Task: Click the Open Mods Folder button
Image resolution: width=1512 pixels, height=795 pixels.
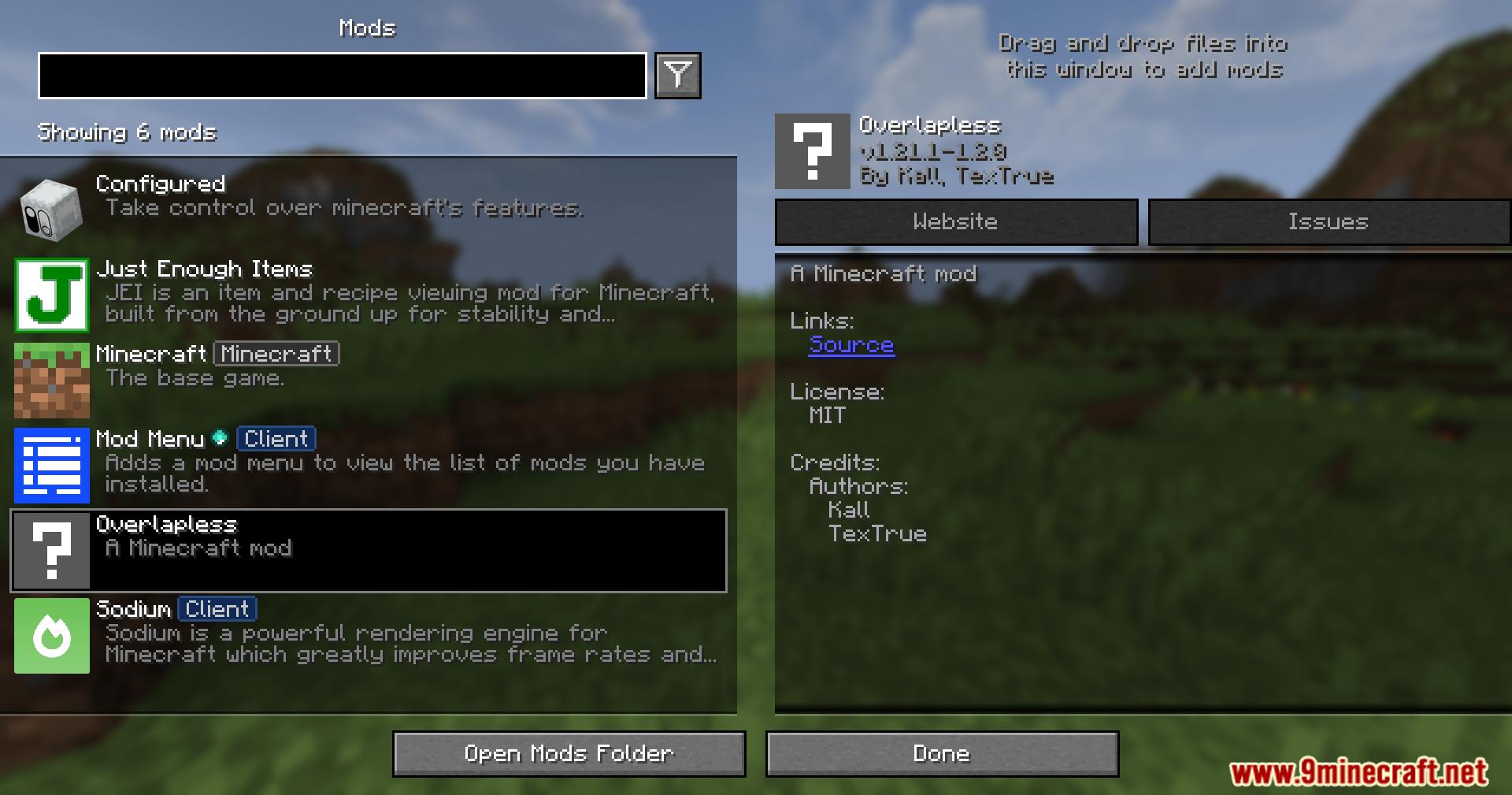Action: 569,753
